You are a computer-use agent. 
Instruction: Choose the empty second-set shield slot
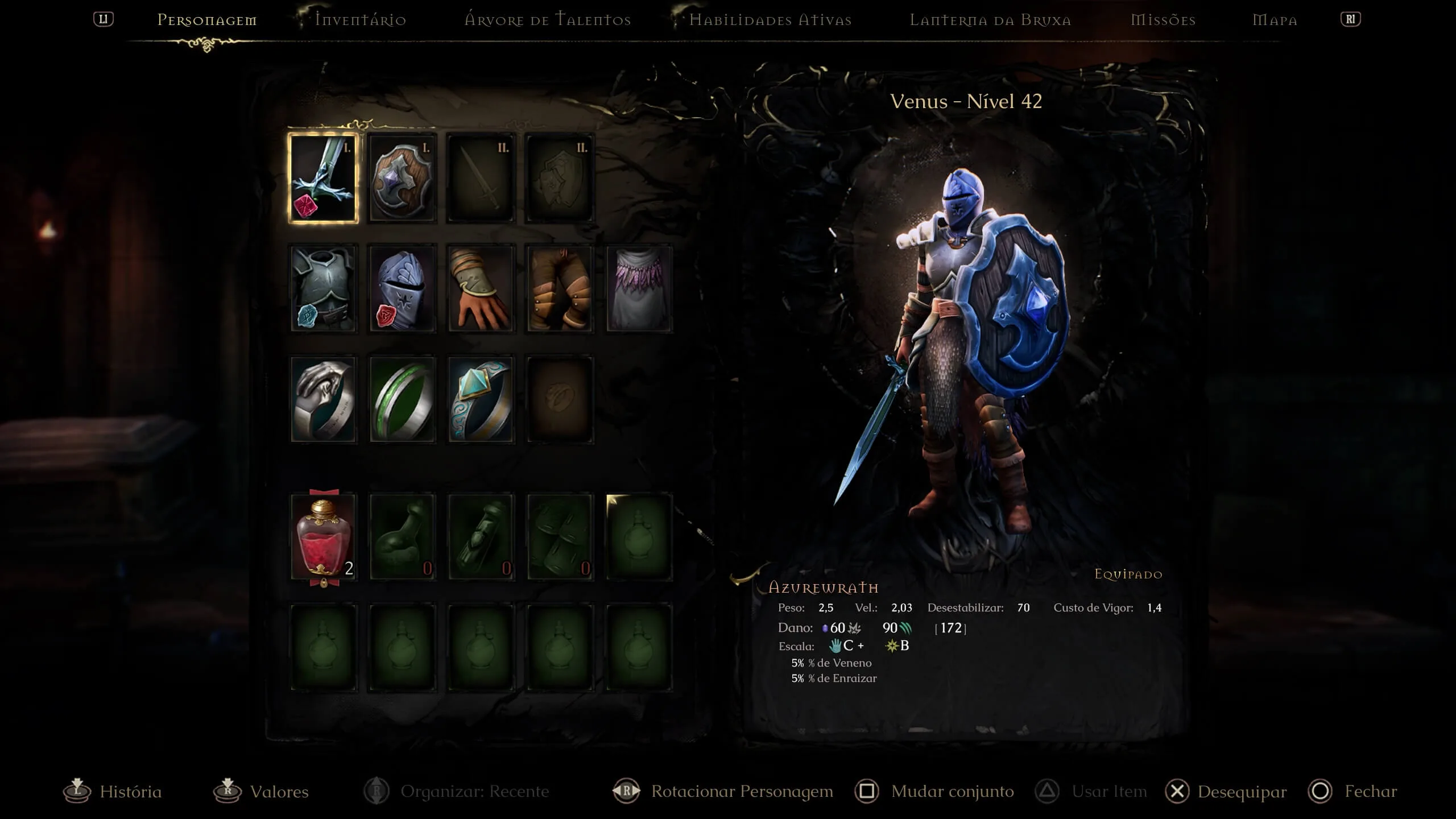560,178
